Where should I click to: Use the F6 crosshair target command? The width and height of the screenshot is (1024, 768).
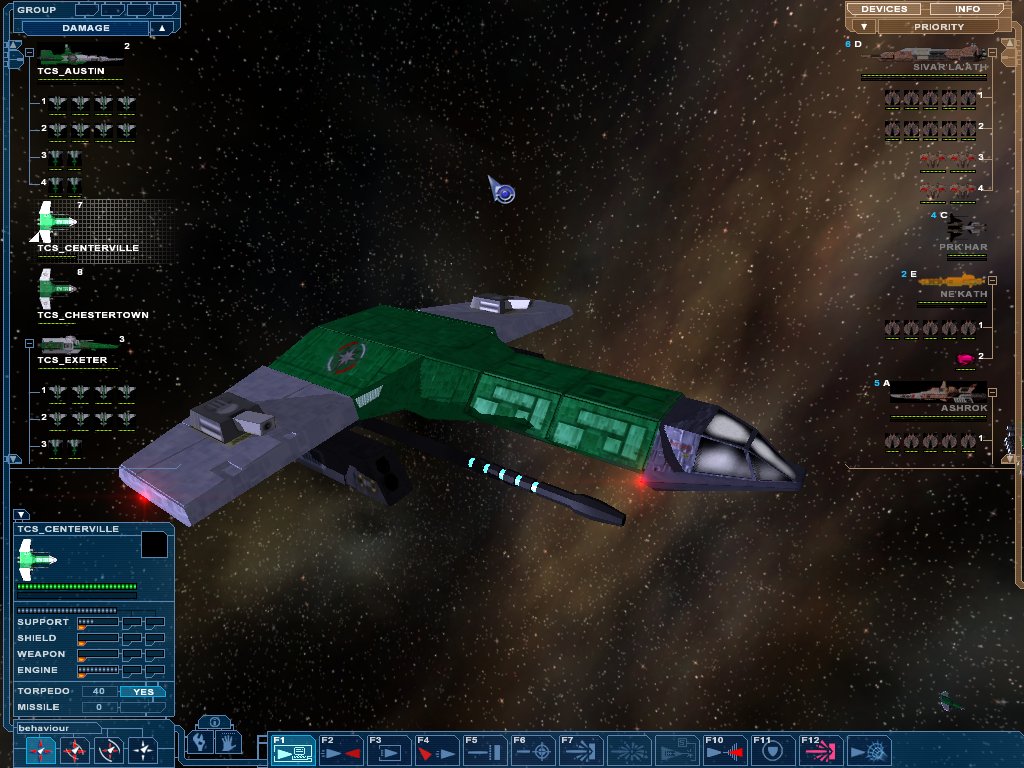coord(533,750)
